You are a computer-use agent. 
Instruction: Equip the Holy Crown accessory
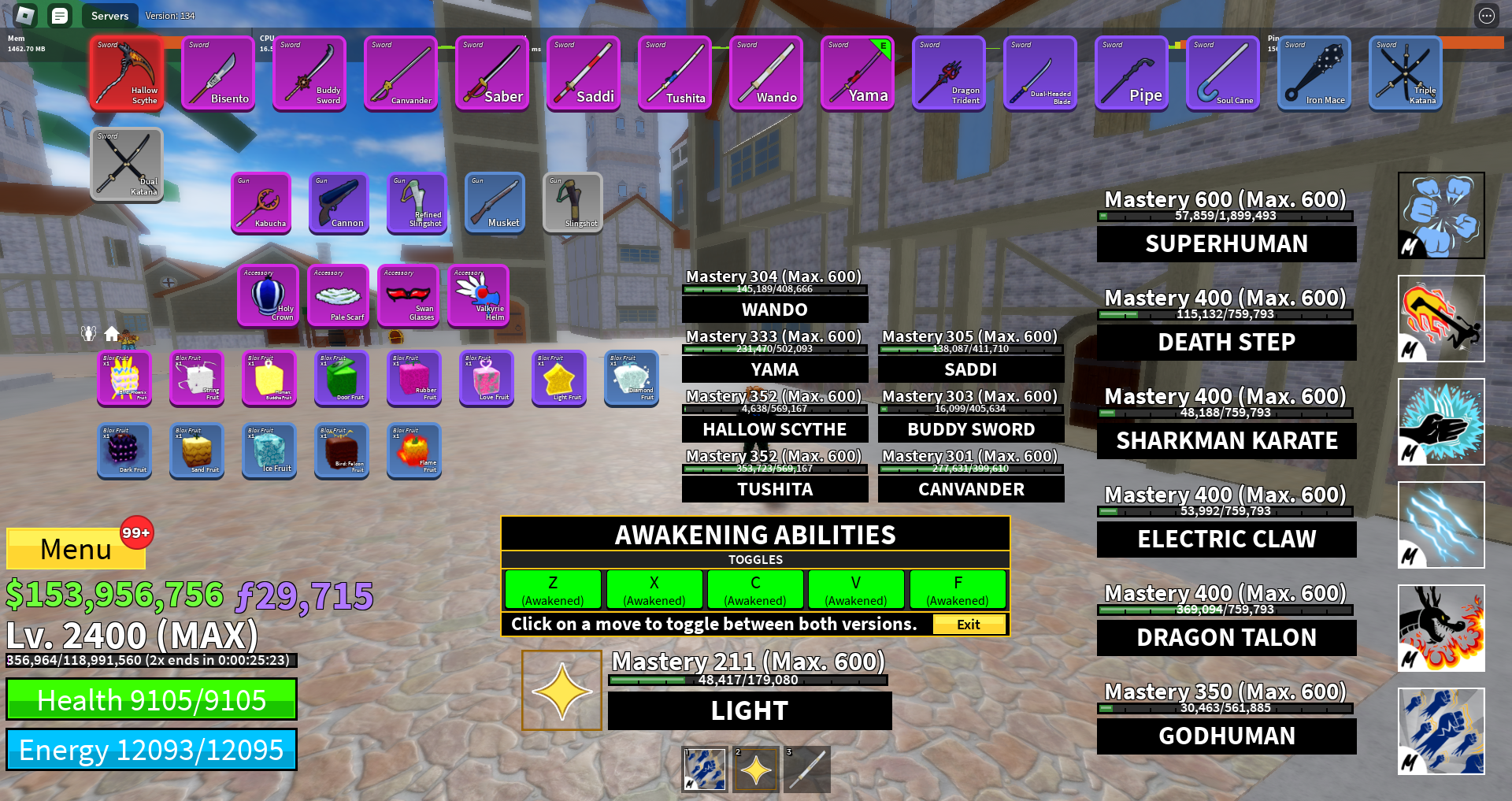pyautogui.click(x=268, y=295)
